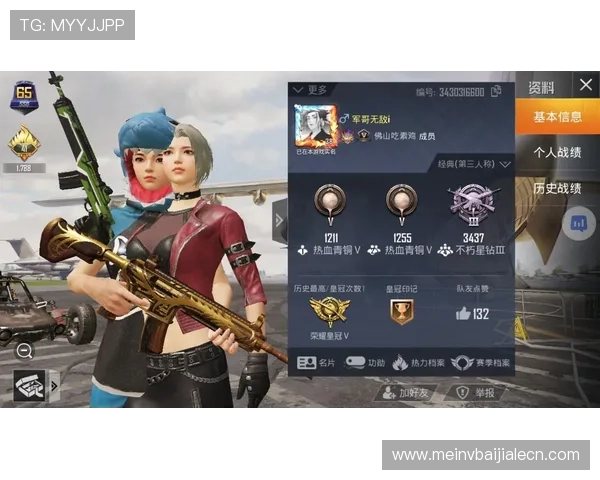The width and height of the screenshot is (600, 480).
Task: Switch to the 基本信息 tab
Action: (557, 117)
